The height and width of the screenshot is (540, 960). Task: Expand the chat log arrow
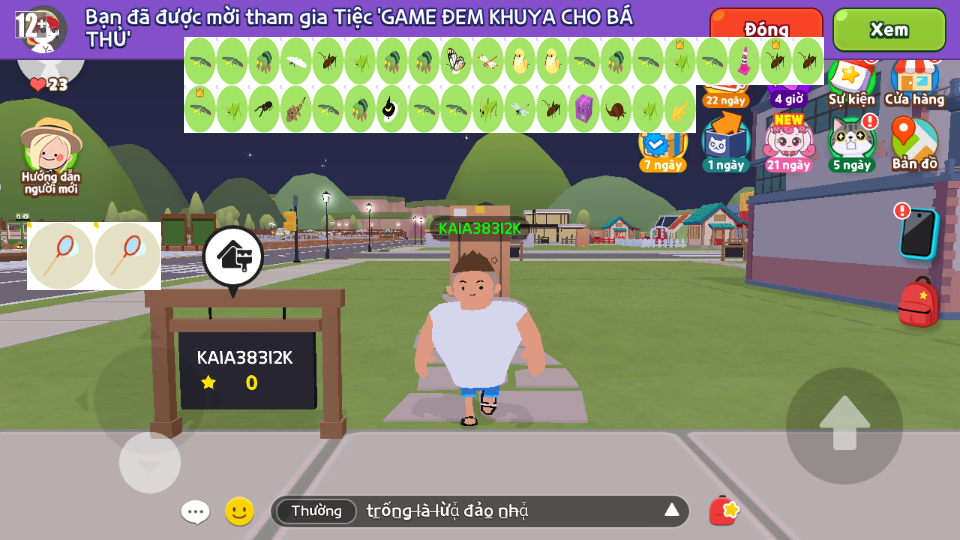click(672, 511)
